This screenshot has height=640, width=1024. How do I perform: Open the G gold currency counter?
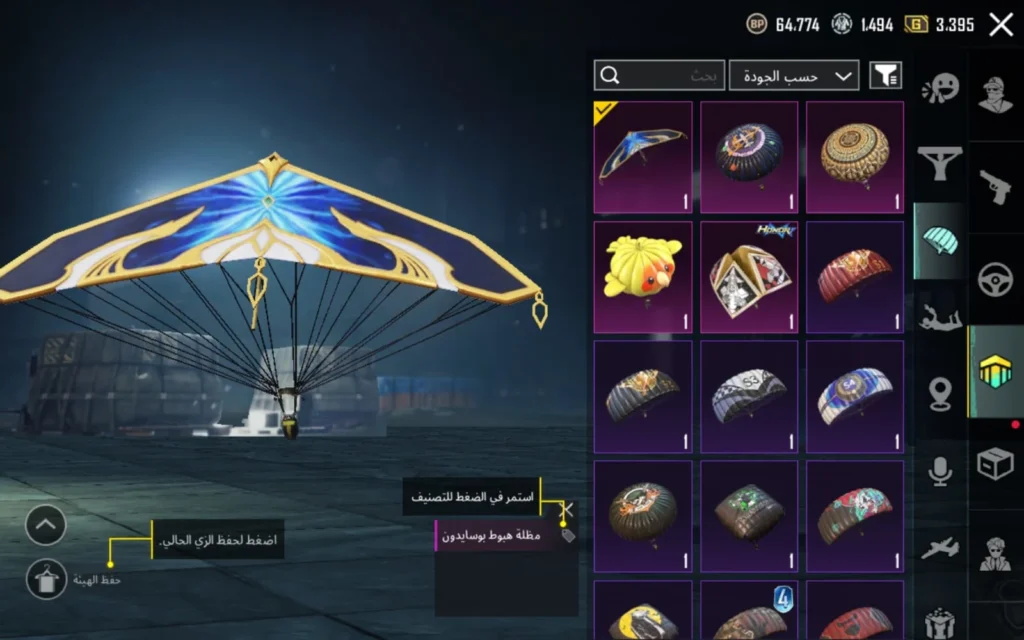(939, 25)
